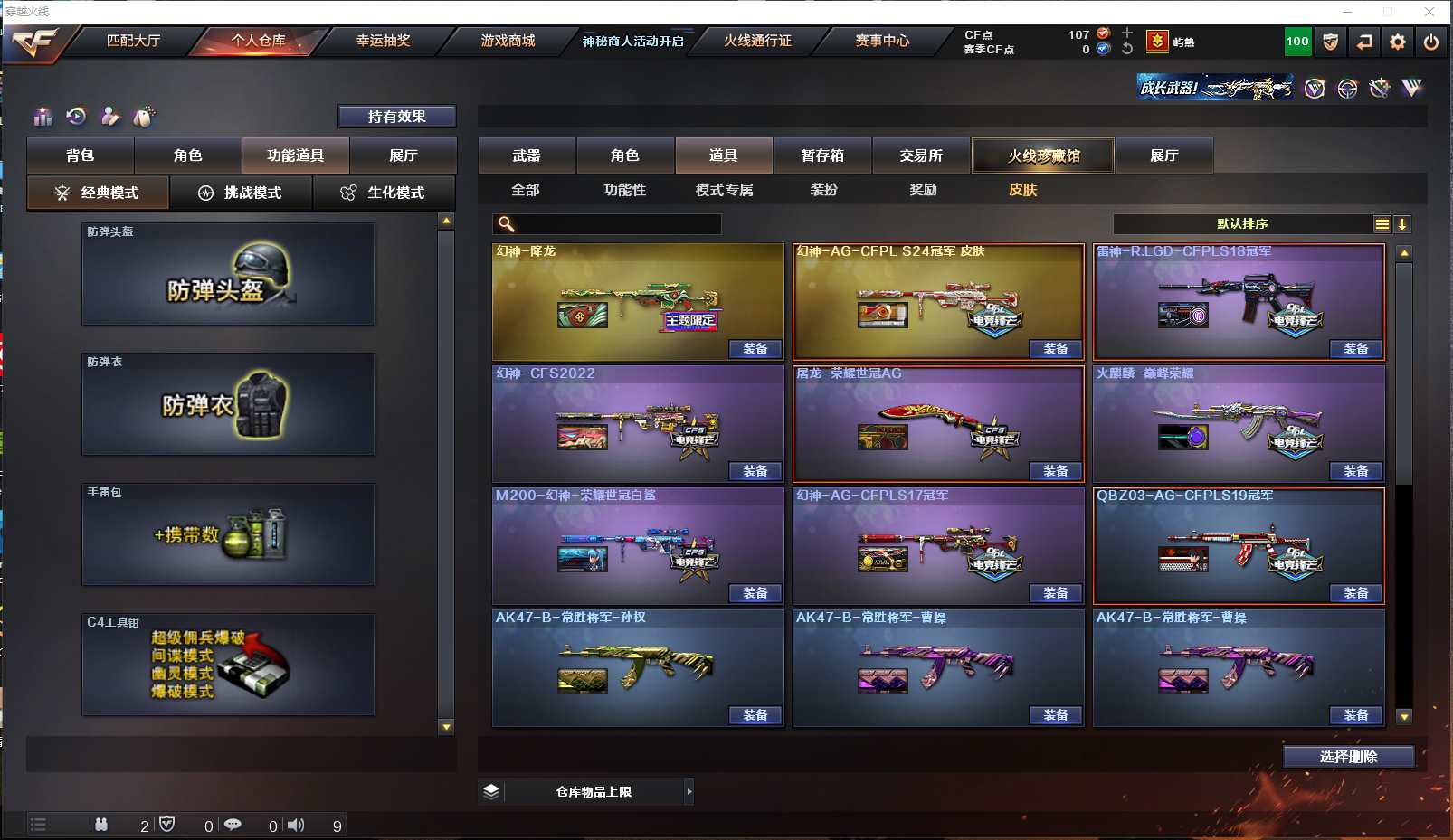Filter items by 功能性 category
This screenshot has width=1453, height=840.
(624, 190)
